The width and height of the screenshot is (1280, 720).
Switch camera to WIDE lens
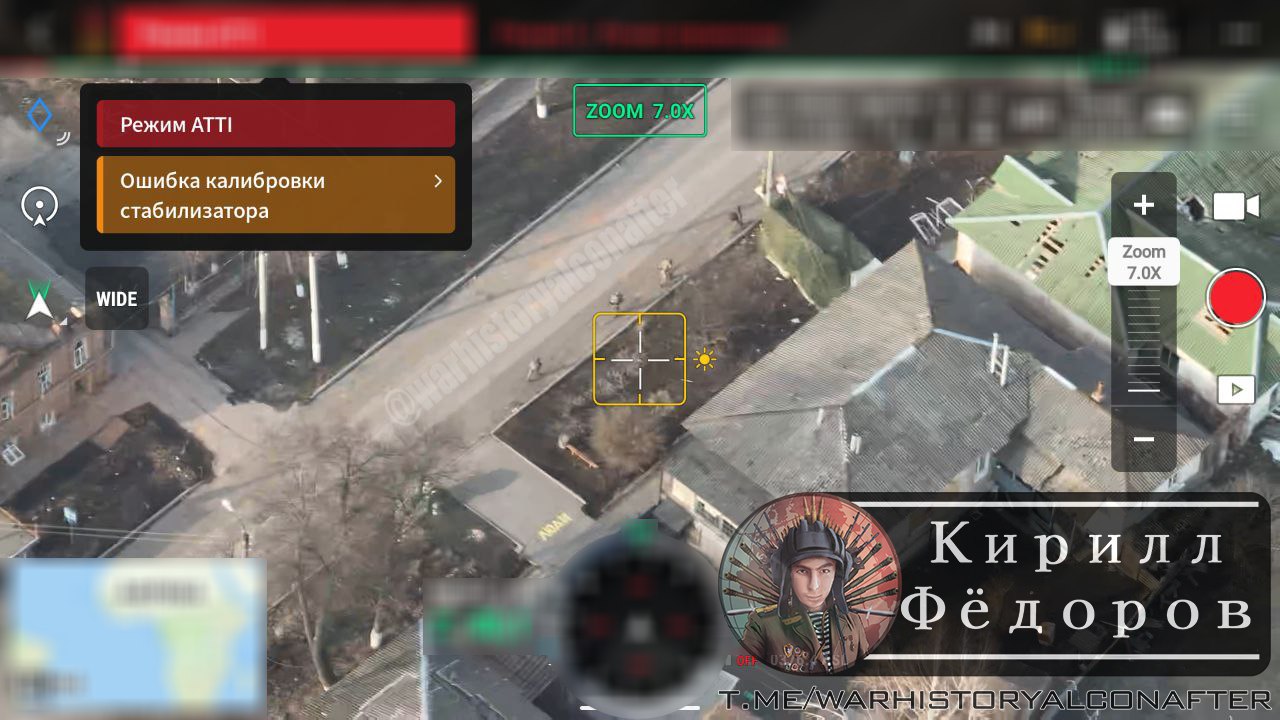pos(117,298)
